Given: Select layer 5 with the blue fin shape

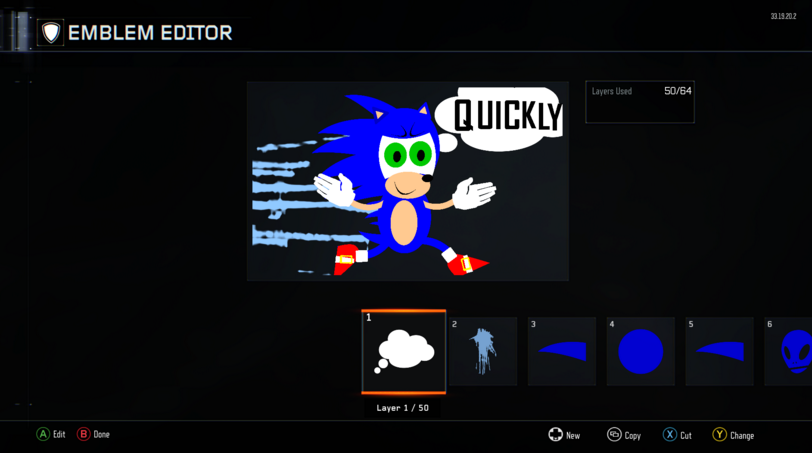Looking at the screenshot, I should [x=719, y=351].
